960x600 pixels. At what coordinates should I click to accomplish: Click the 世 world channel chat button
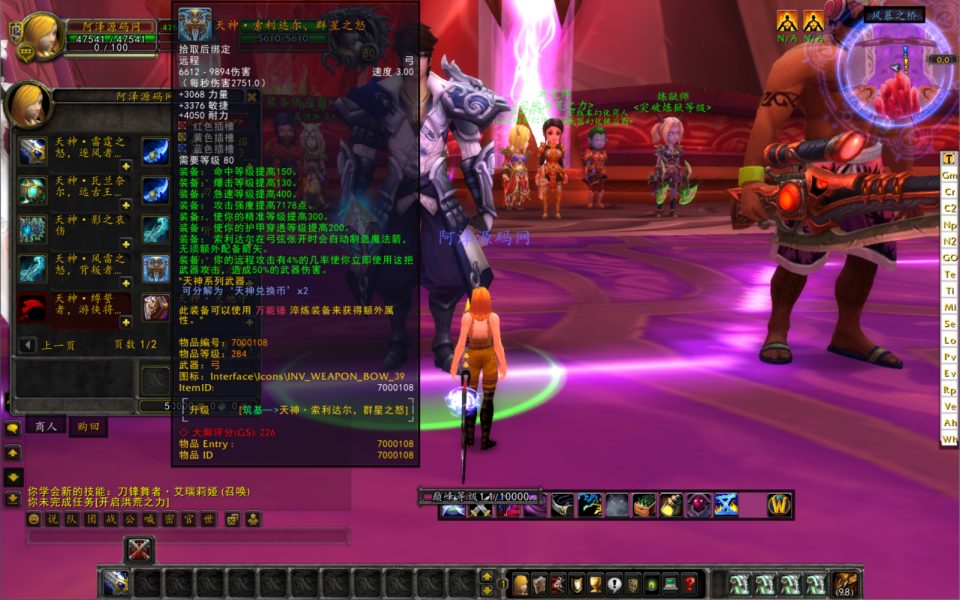(208, 519)
